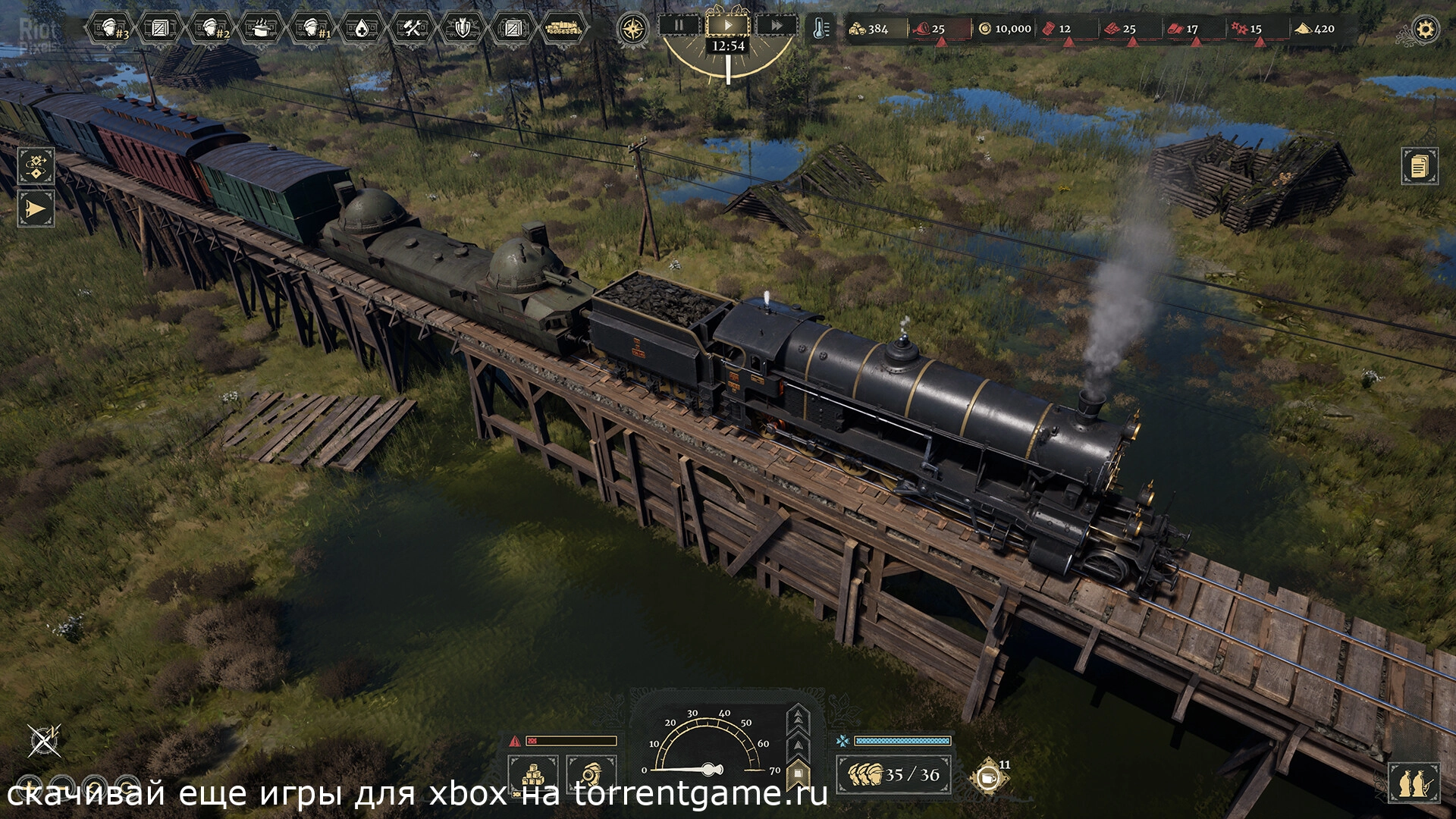Select the squad #2 wagon
This screenshot has height=819, width=1456.
211,29
